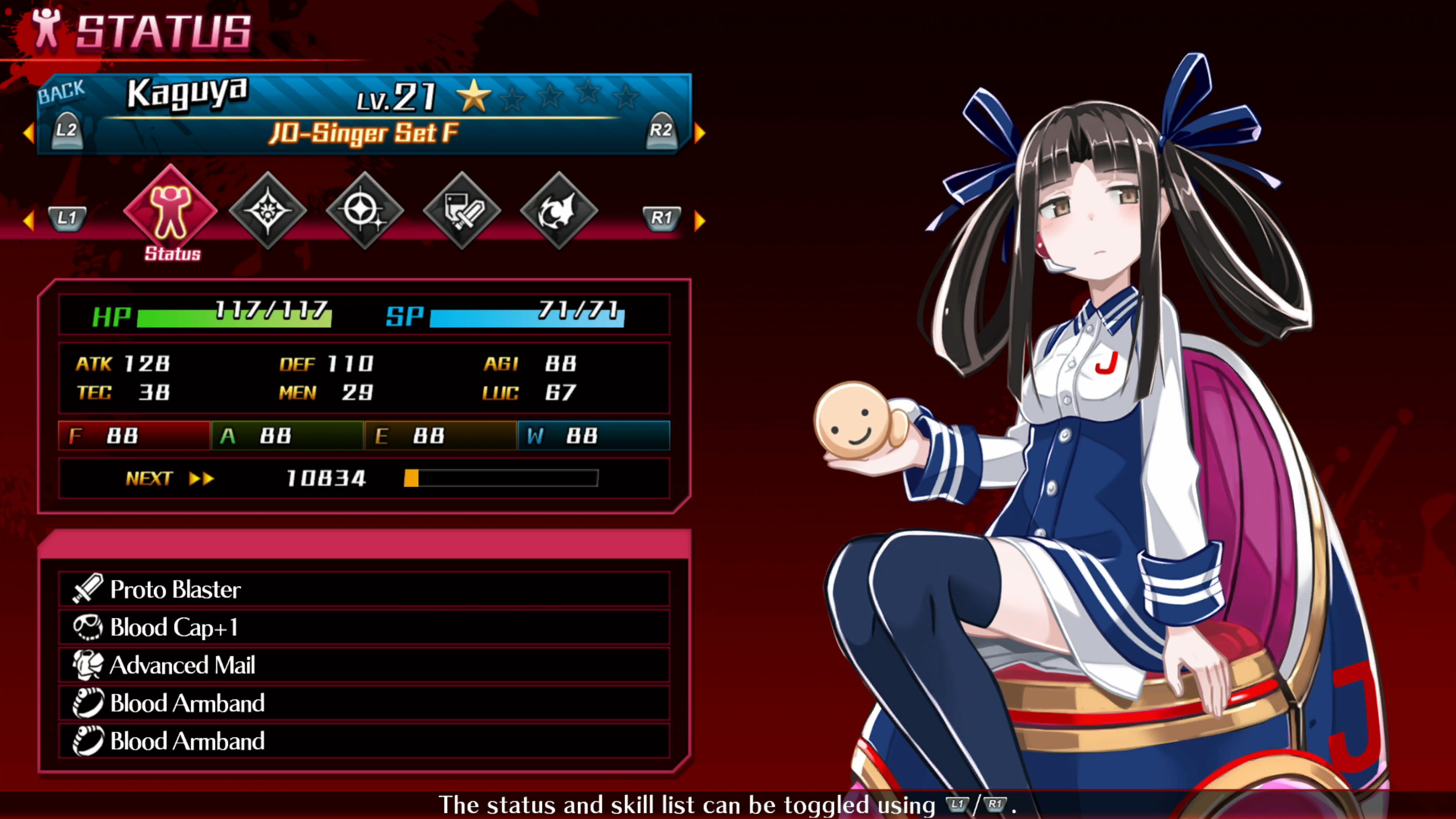Switch to the crosshair target tab
This screenshot has width=1456, height=819.
[x=364, y=211]
